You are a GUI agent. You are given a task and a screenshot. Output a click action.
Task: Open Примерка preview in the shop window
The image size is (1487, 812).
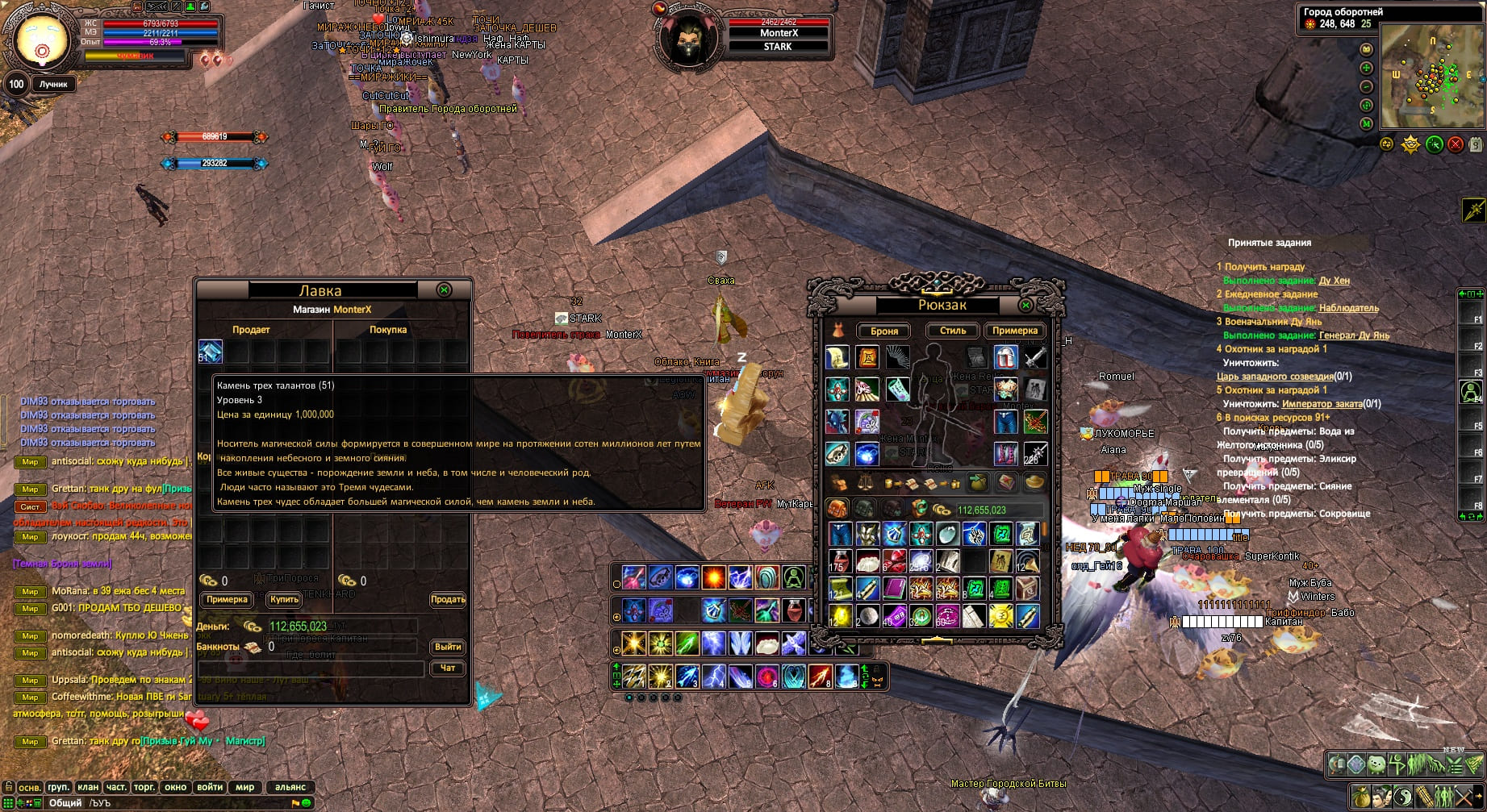227,599
